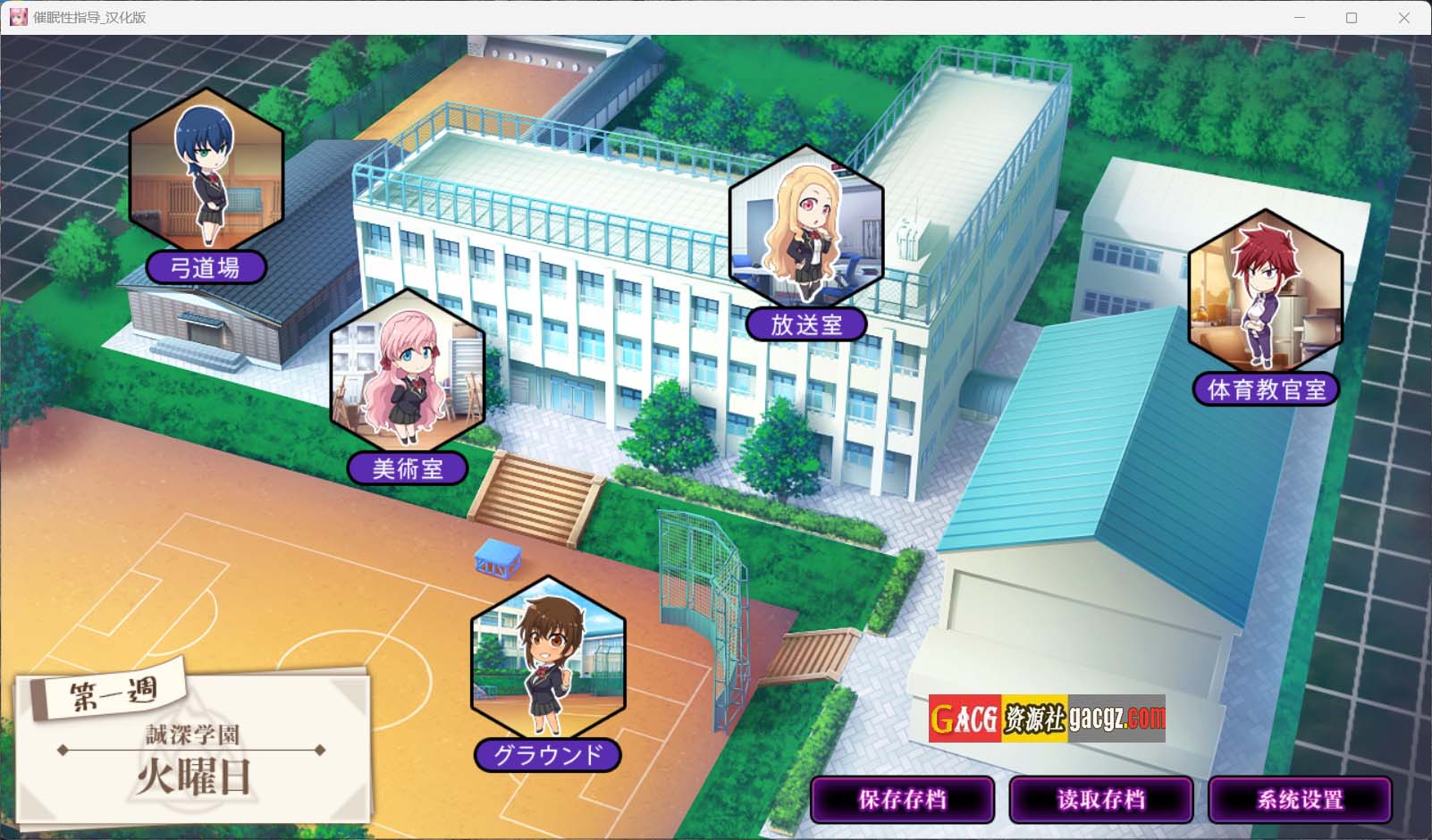Viewport: 1432px width, 840px height.
Task: Close the game window
Action: pos(1403,18)
